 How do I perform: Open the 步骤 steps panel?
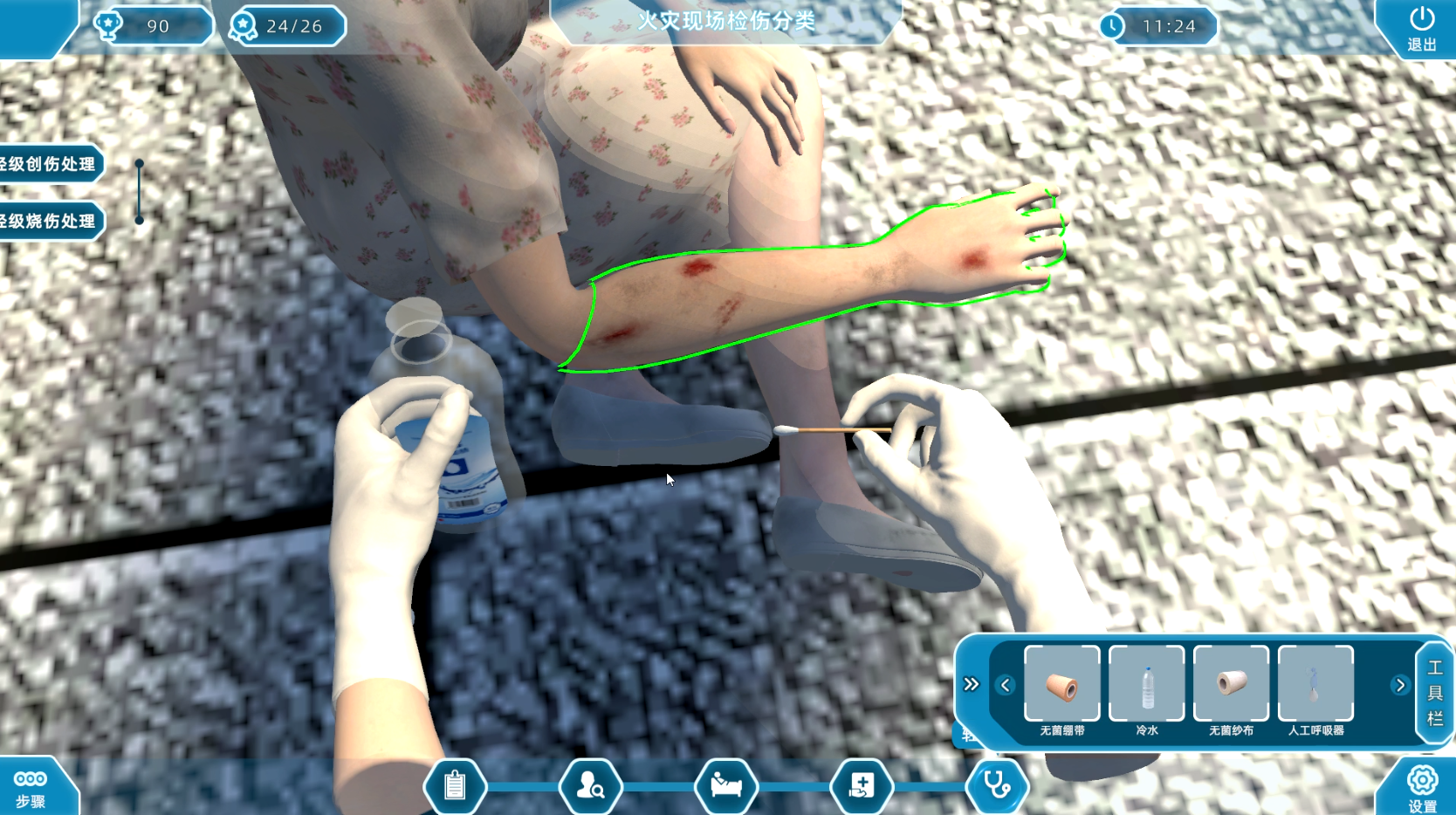point(31,787)
